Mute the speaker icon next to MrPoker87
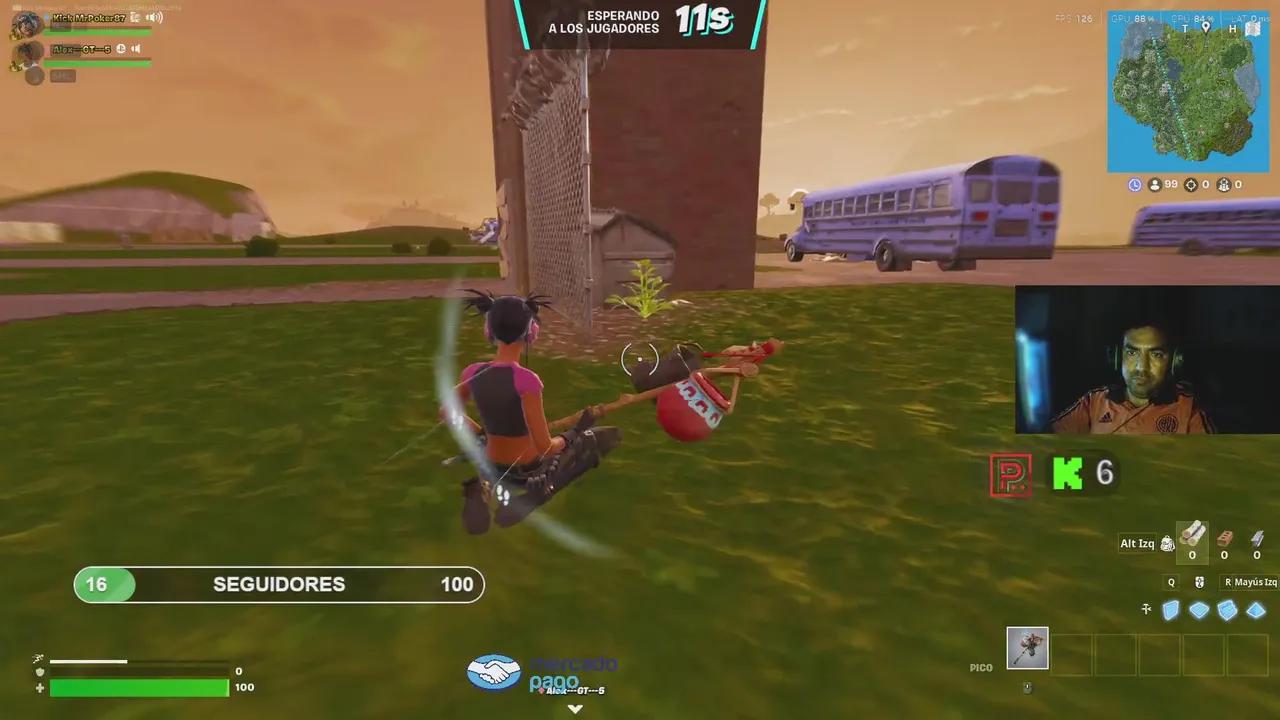 click(154, 18)
